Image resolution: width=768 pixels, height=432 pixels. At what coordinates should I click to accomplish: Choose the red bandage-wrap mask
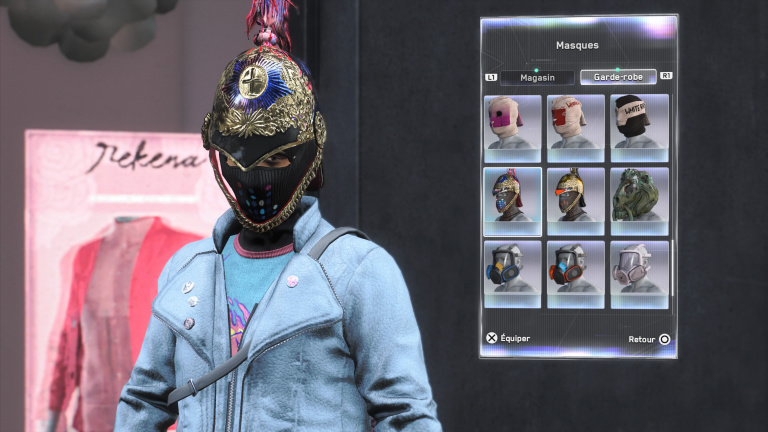tap(576, 128)
